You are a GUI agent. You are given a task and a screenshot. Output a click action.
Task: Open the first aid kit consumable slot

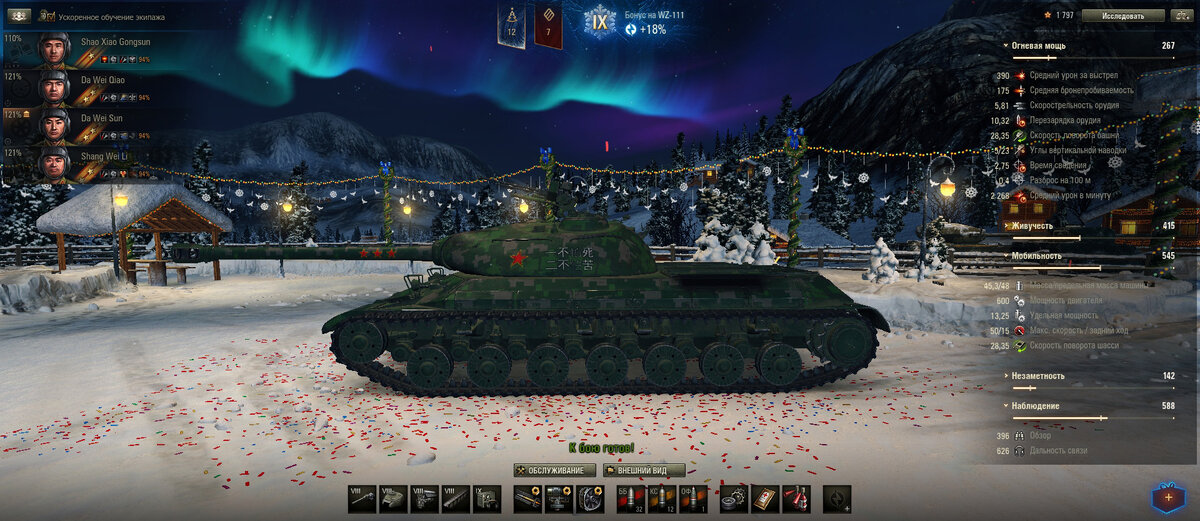click(765, 498)
